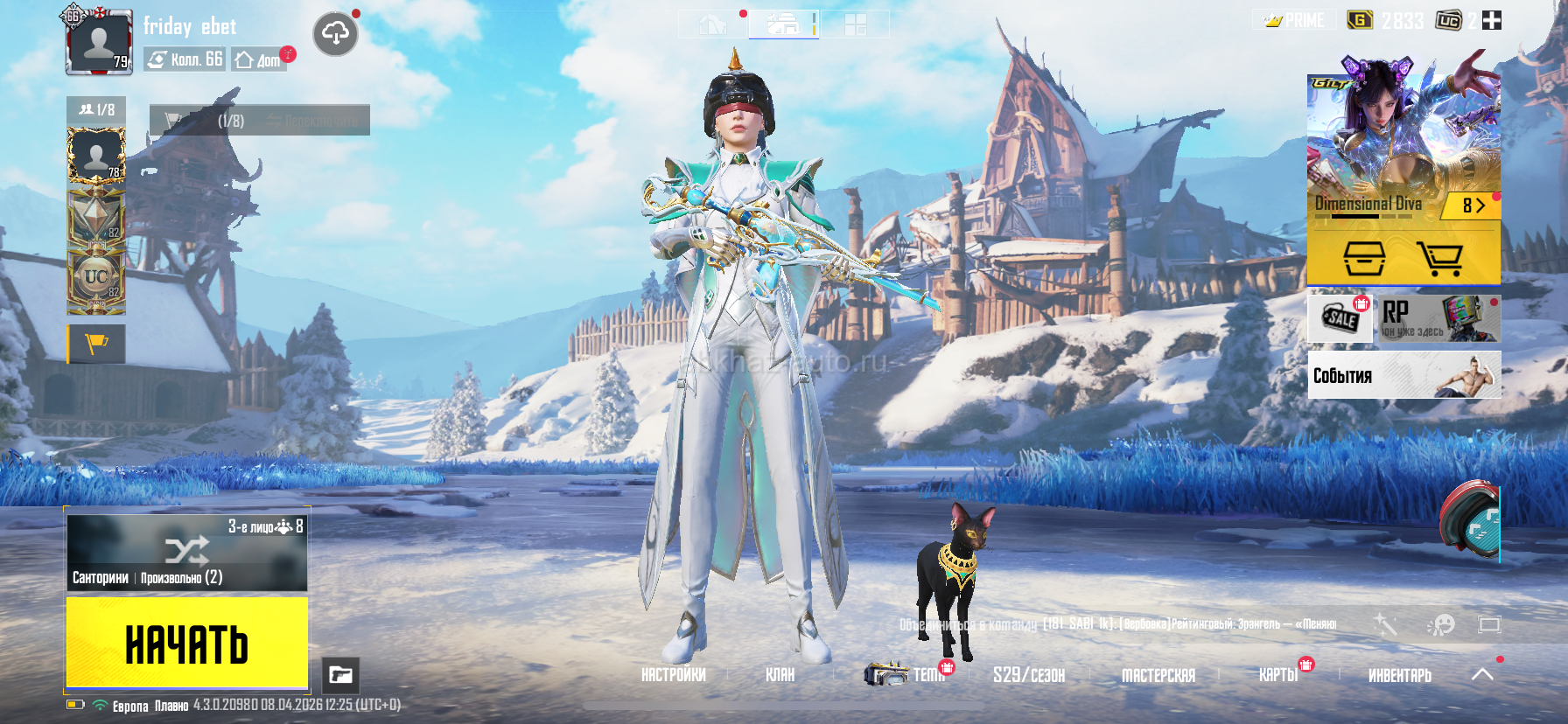This screenshot has height=724, width=1568.
Task: Open the События events banner
Action: tap(1403, 375)
